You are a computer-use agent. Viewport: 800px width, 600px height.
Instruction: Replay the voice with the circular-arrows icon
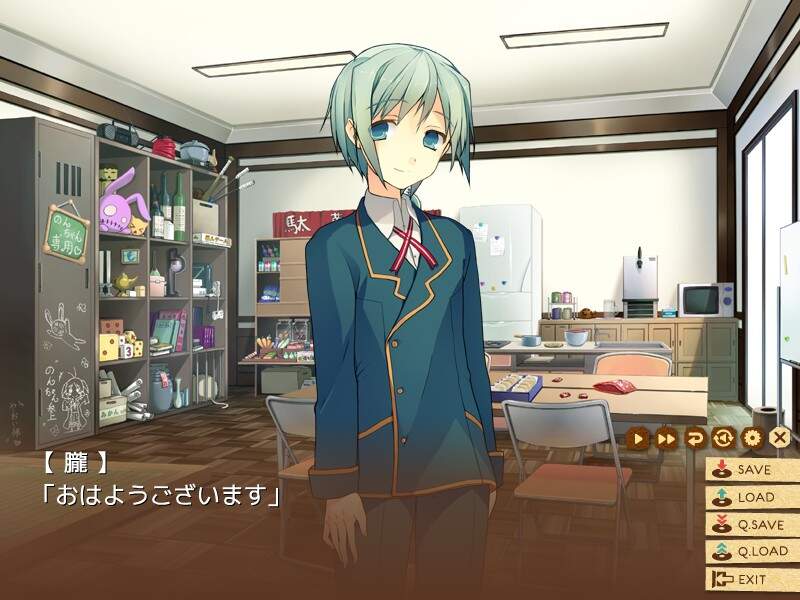(x=723, y=438)
